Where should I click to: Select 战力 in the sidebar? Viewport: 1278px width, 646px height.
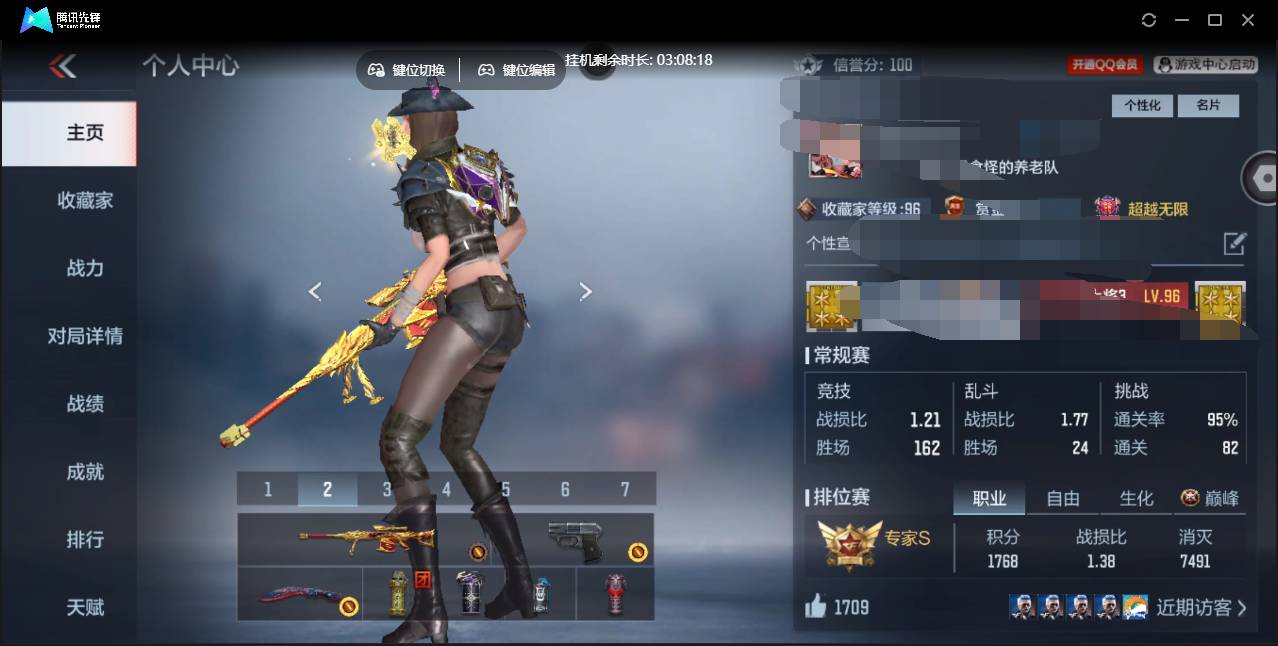(85, 268)
